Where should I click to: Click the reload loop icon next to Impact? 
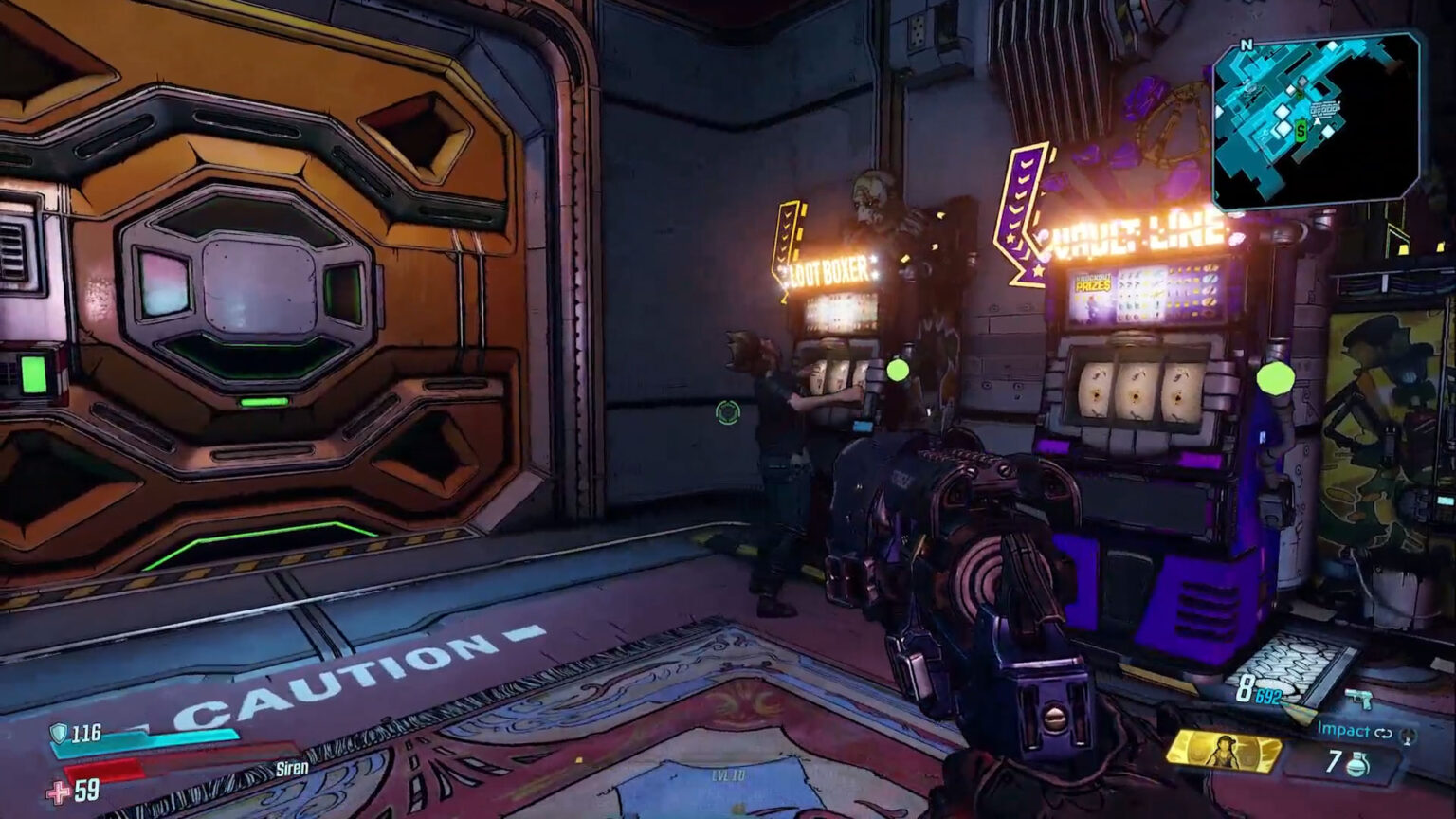(1384, 733)
